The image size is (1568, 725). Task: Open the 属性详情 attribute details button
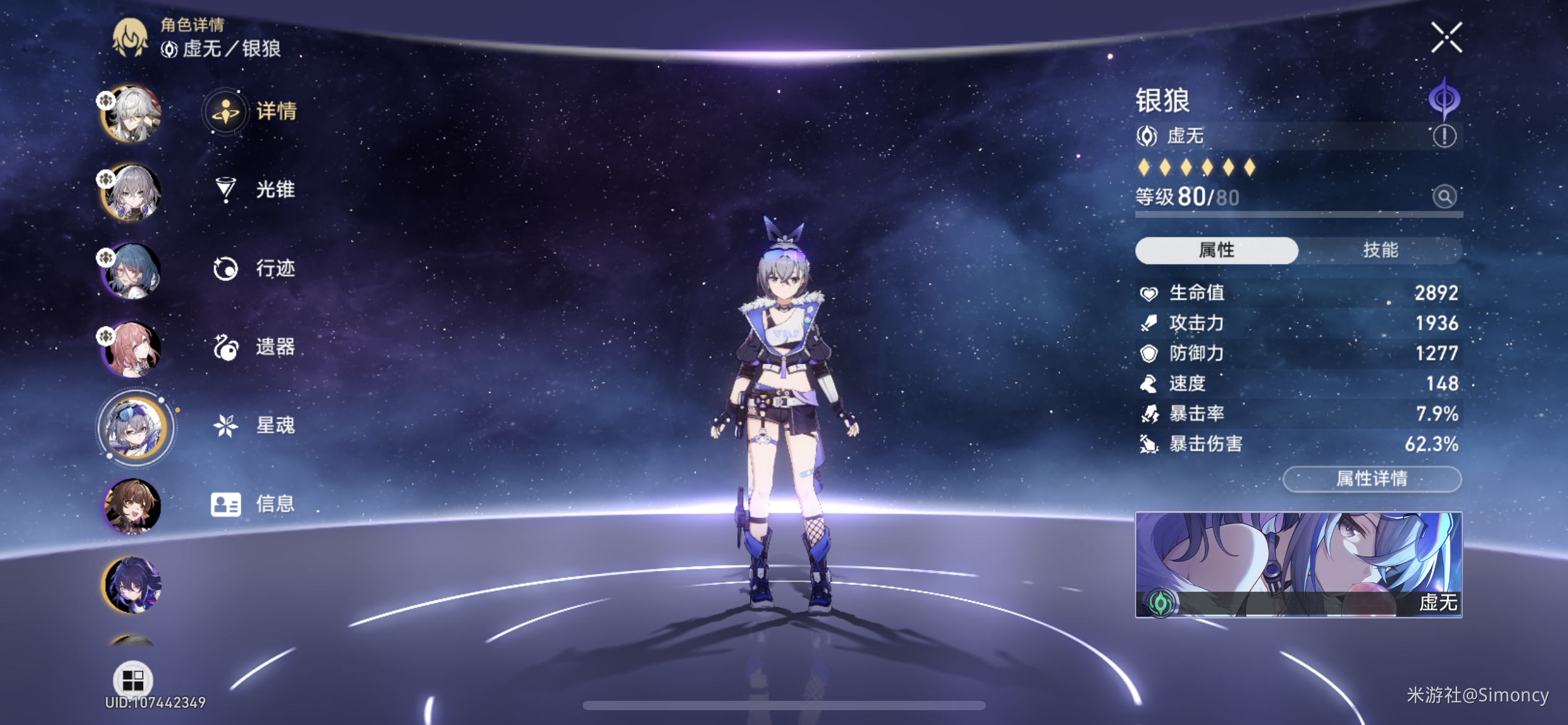1372,479
